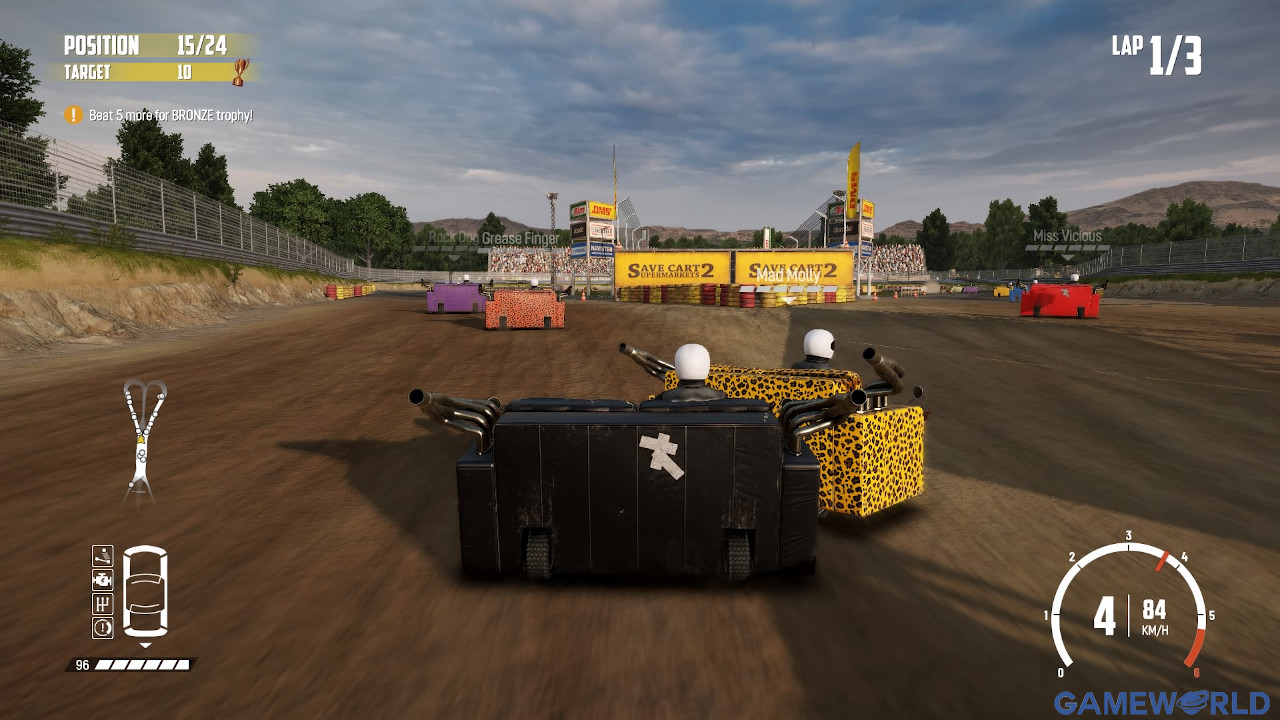Screen dimensions: 1280x720
Task: Click the bronze trophy target icon
Action: [x=240, y=71]
